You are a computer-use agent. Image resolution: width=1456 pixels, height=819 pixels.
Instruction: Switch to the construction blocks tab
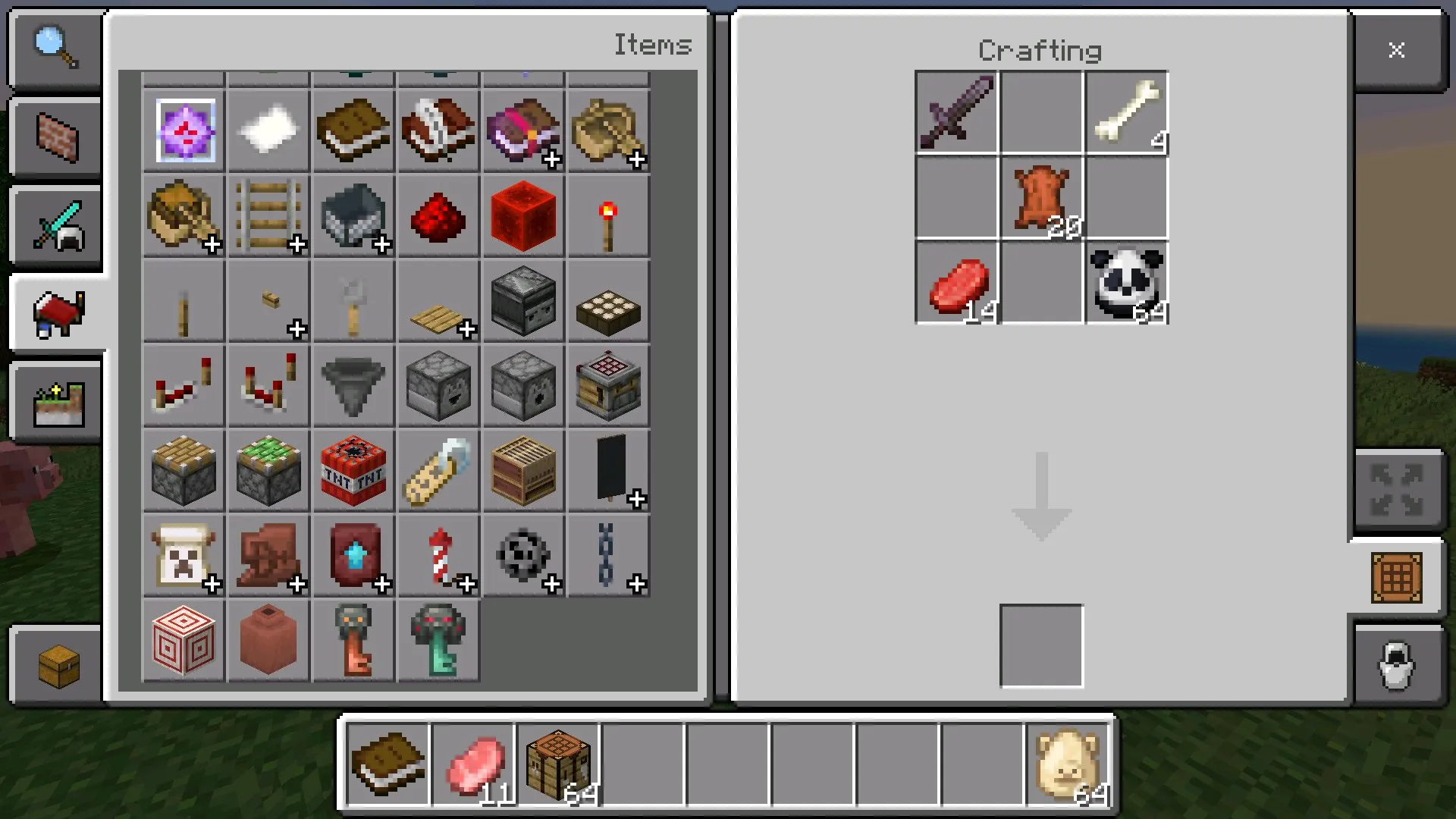coord(55,138)
